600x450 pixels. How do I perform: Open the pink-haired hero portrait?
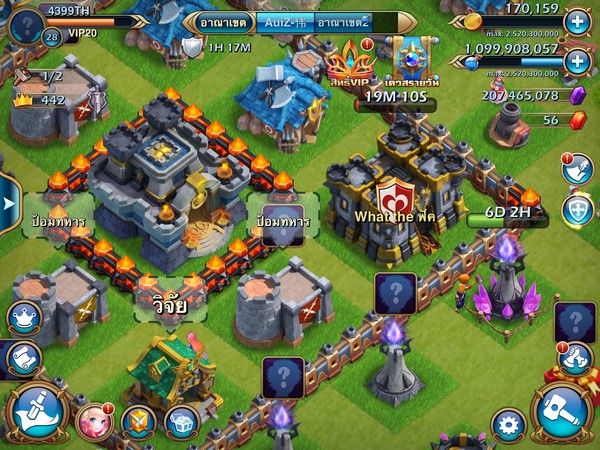[x=93, y=421]
